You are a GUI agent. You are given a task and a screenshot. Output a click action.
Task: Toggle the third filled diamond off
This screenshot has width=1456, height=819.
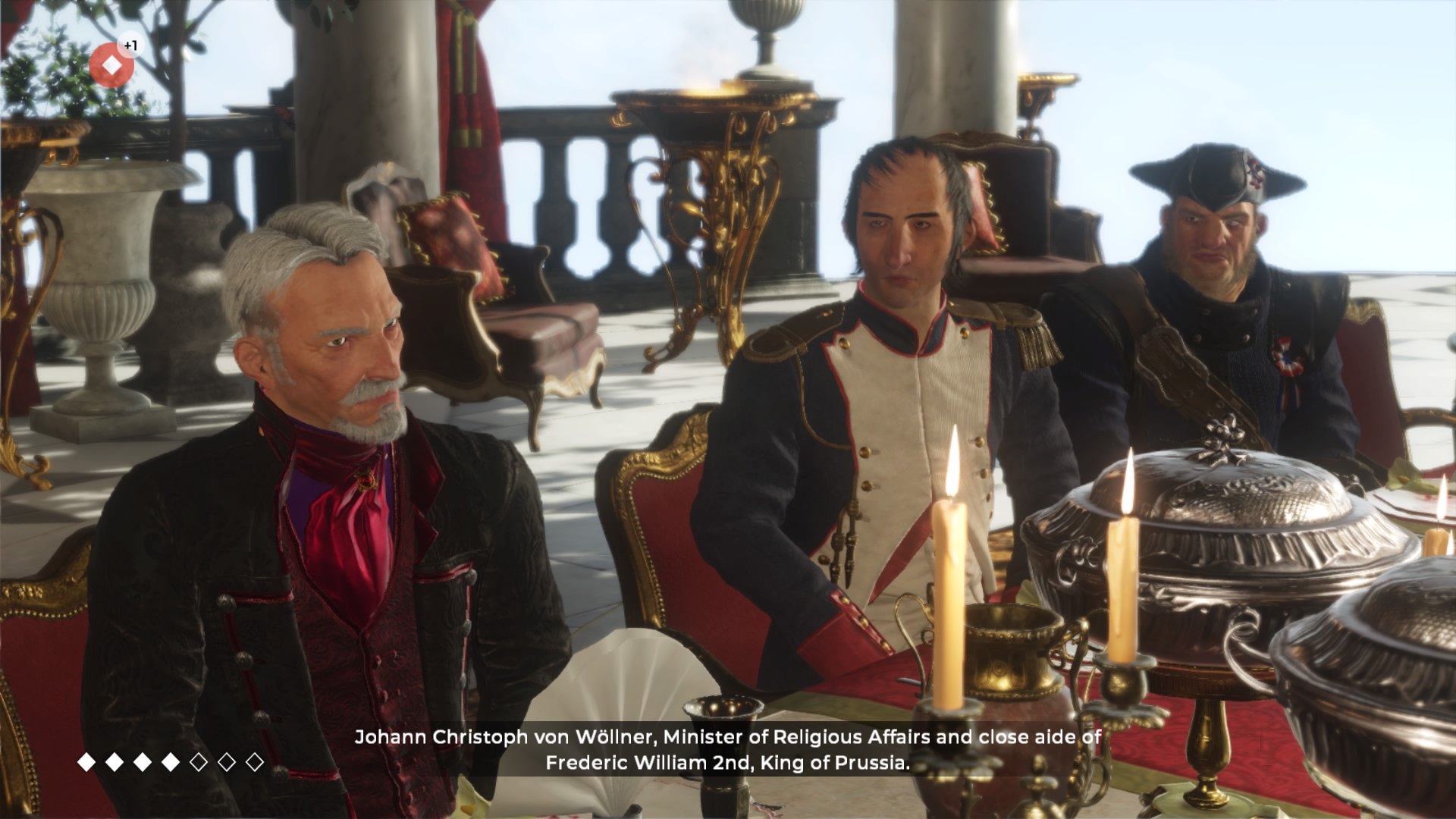point(143,761)
